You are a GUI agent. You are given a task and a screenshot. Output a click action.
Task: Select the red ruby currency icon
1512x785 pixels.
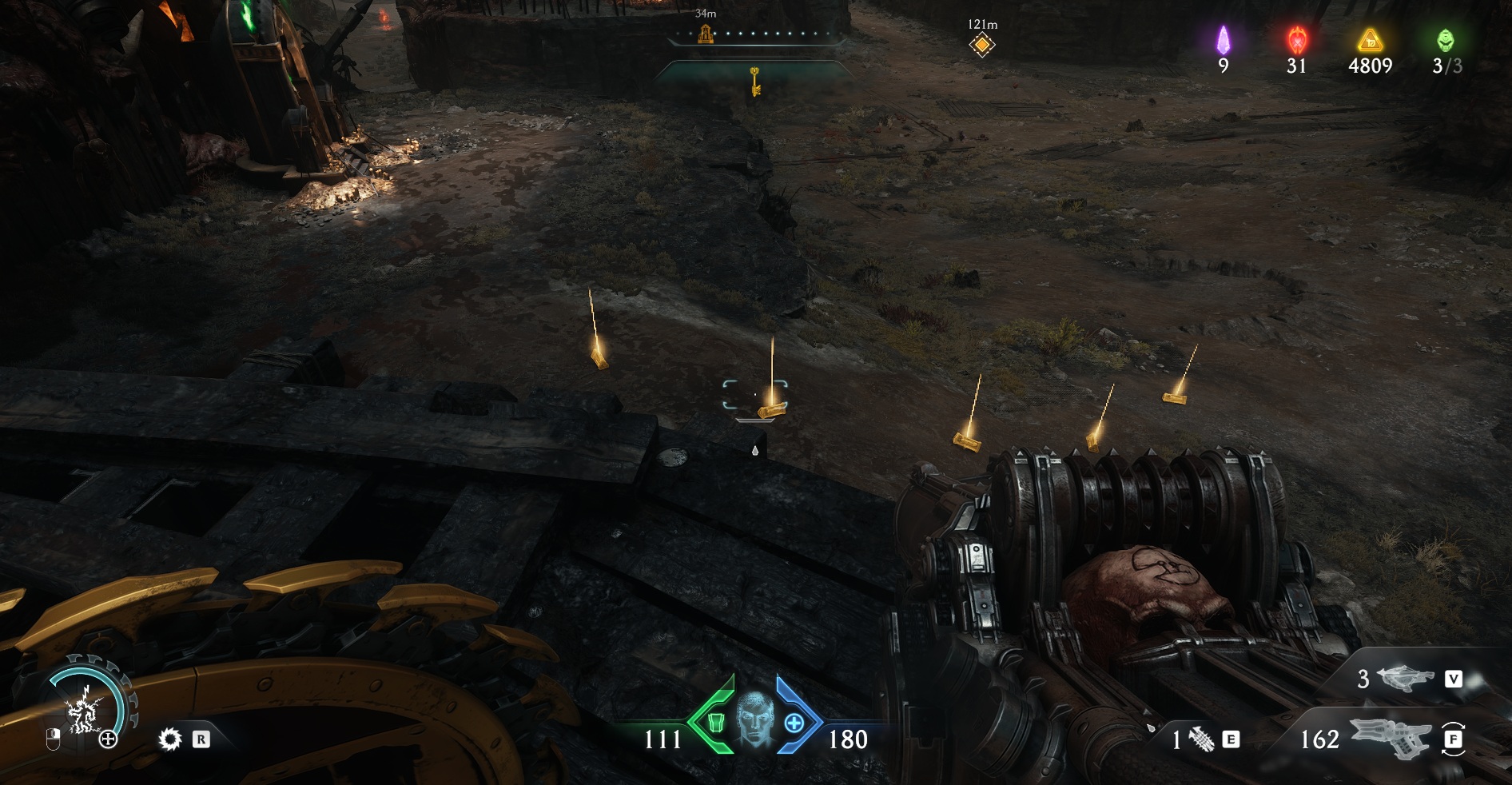click(x=1296, y=40)
